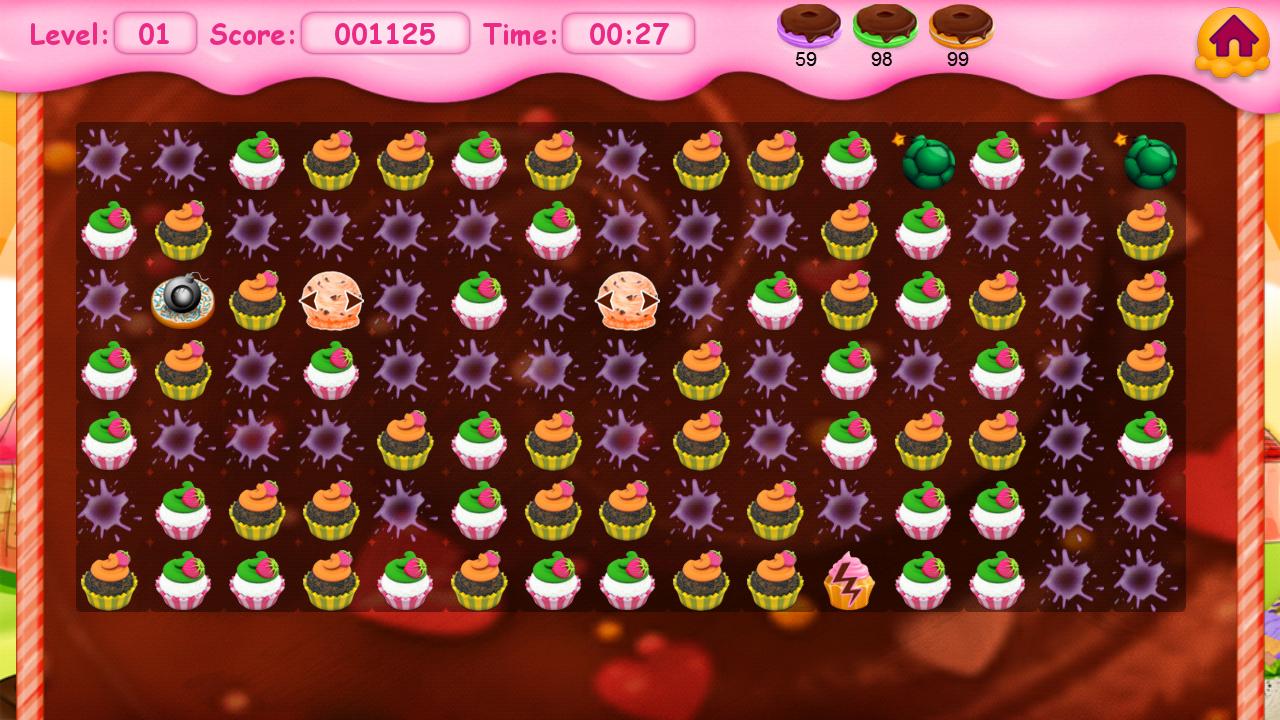Activate the orange-plate chocolate donut booster

click(x=960, y=26)
